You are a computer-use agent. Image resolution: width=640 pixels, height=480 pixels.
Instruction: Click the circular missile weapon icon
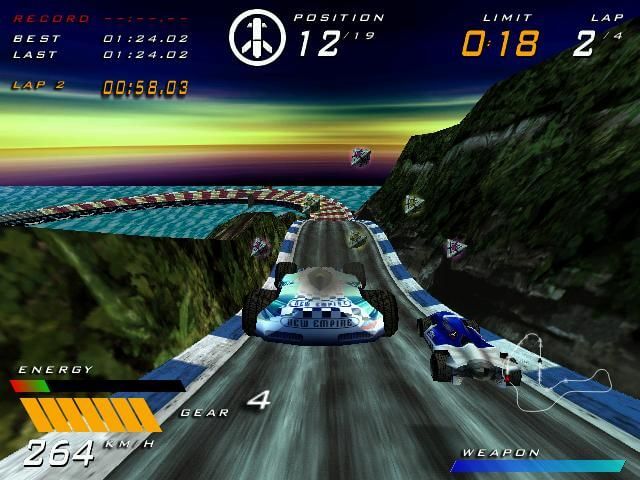[x=257, y=38]
